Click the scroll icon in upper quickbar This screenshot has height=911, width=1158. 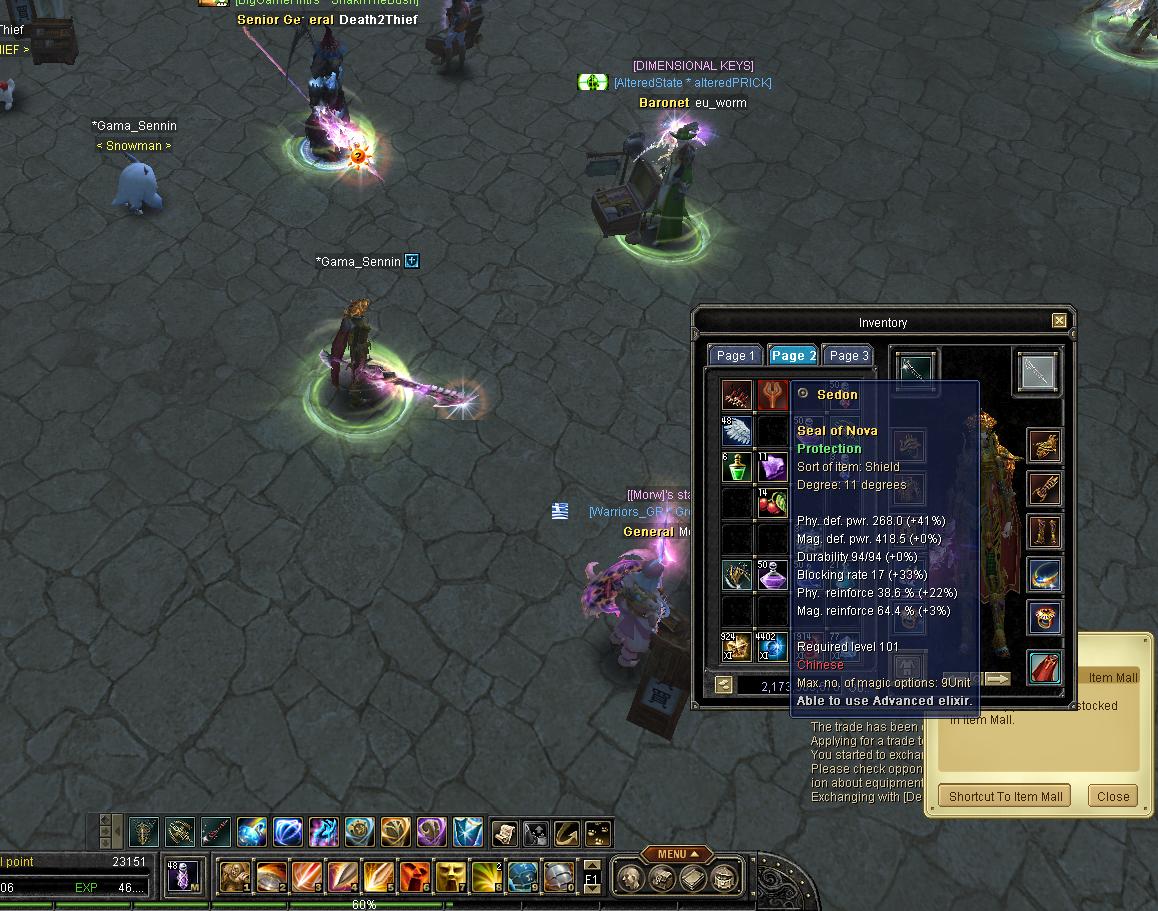pos(503,832)
